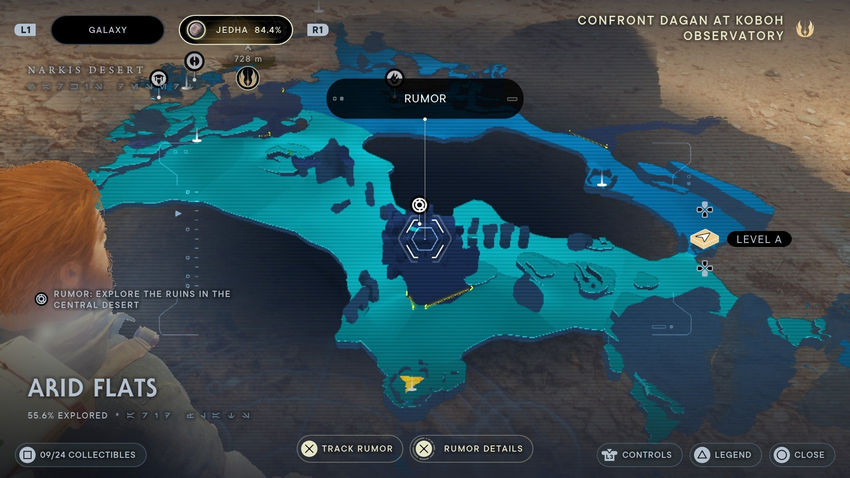Select the Level A floor indicator
The width and height of the screenshot is (850, 478).
(x=741, y=239)
